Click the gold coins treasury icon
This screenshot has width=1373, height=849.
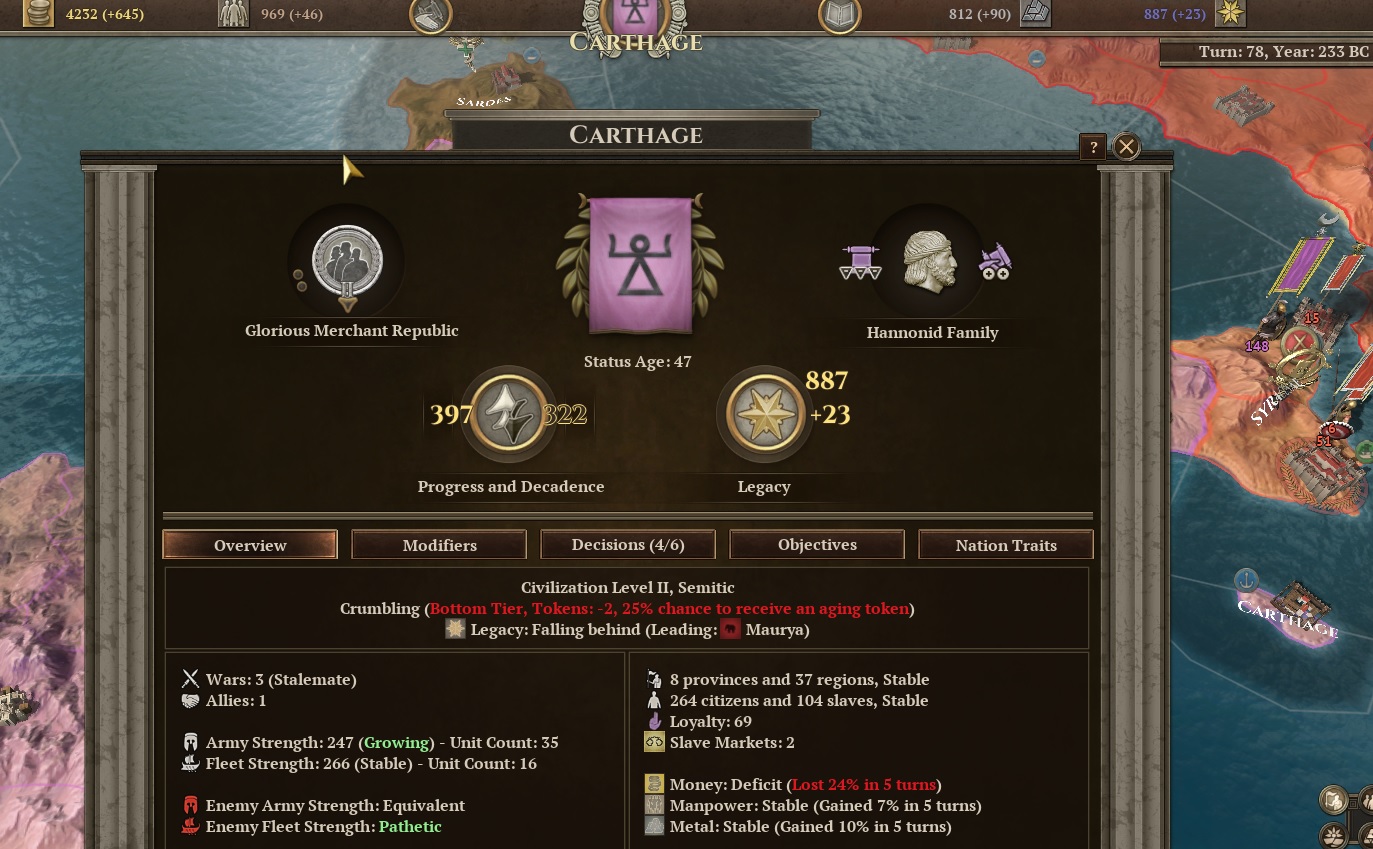coord(39,14)
